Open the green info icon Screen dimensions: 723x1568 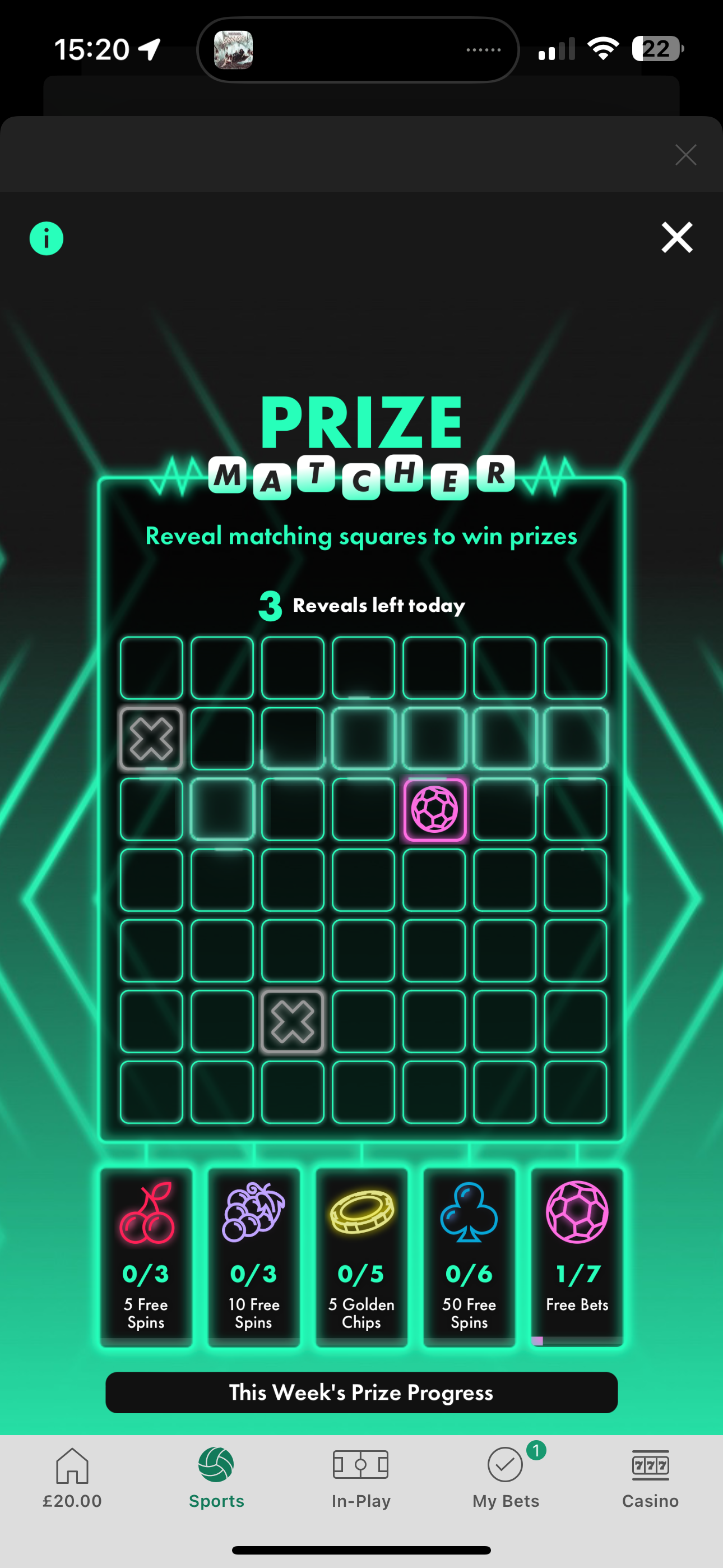click(47, 238)
